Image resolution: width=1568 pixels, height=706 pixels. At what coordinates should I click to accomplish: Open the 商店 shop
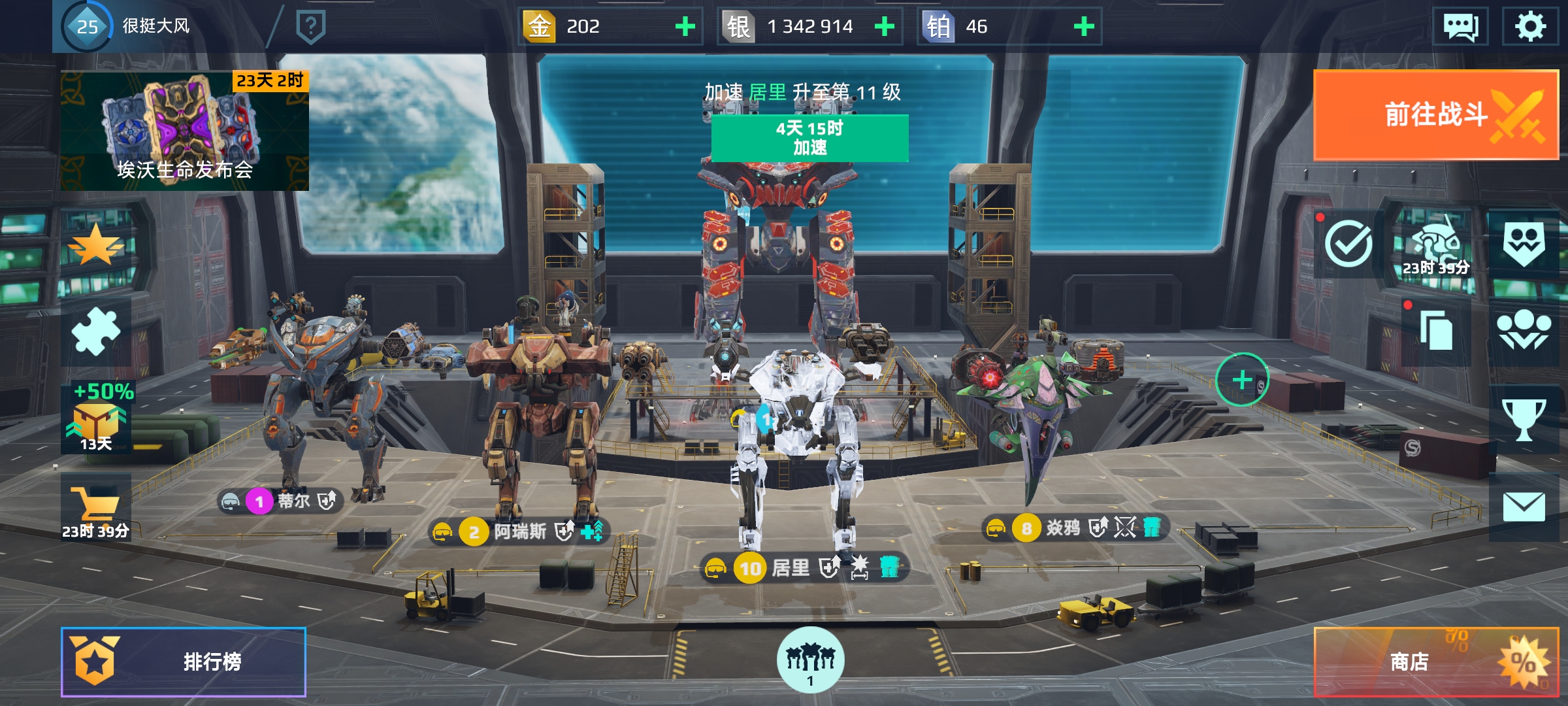coord(1435,662)
